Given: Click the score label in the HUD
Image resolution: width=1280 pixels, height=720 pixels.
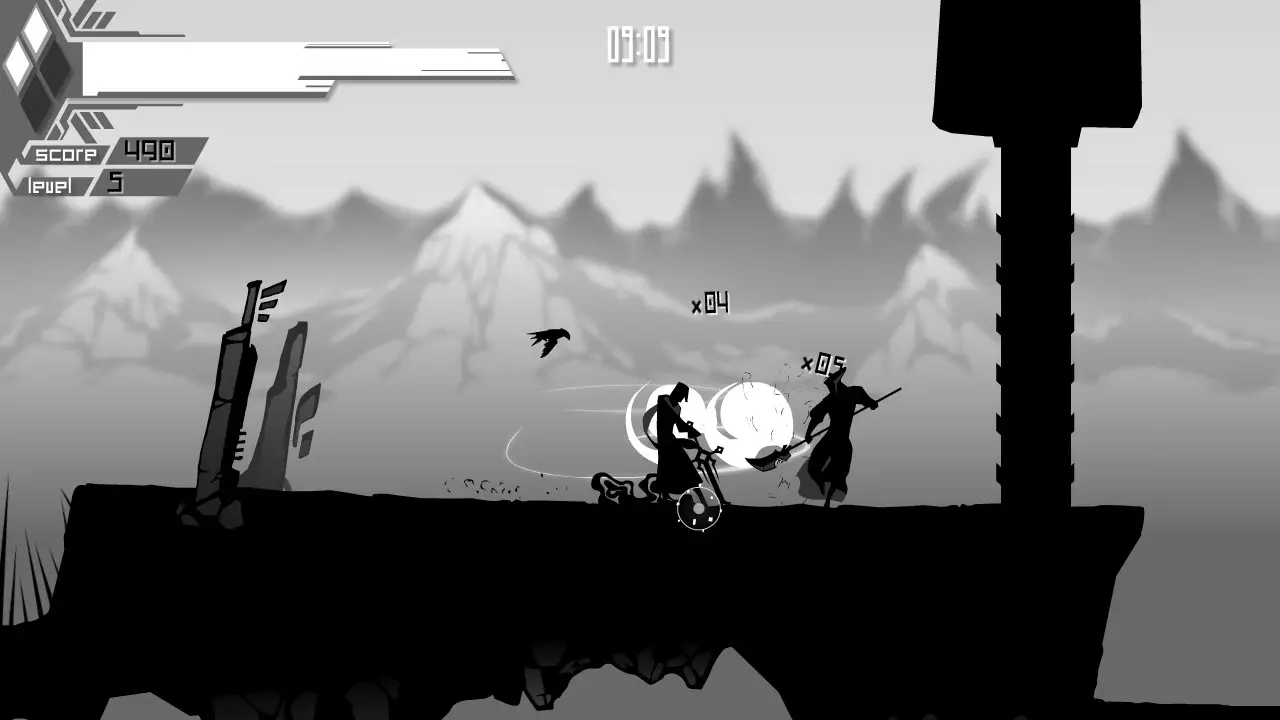Looking at the screenshot, I should coord(64,155).
